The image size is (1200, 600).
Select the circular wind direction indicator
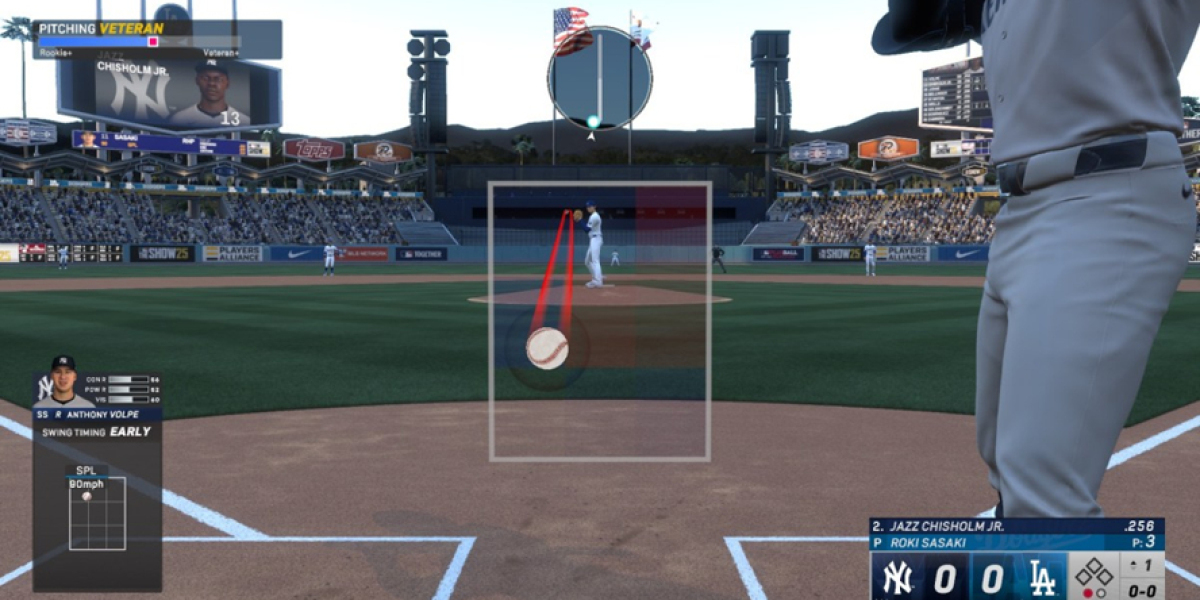[600, 78]
